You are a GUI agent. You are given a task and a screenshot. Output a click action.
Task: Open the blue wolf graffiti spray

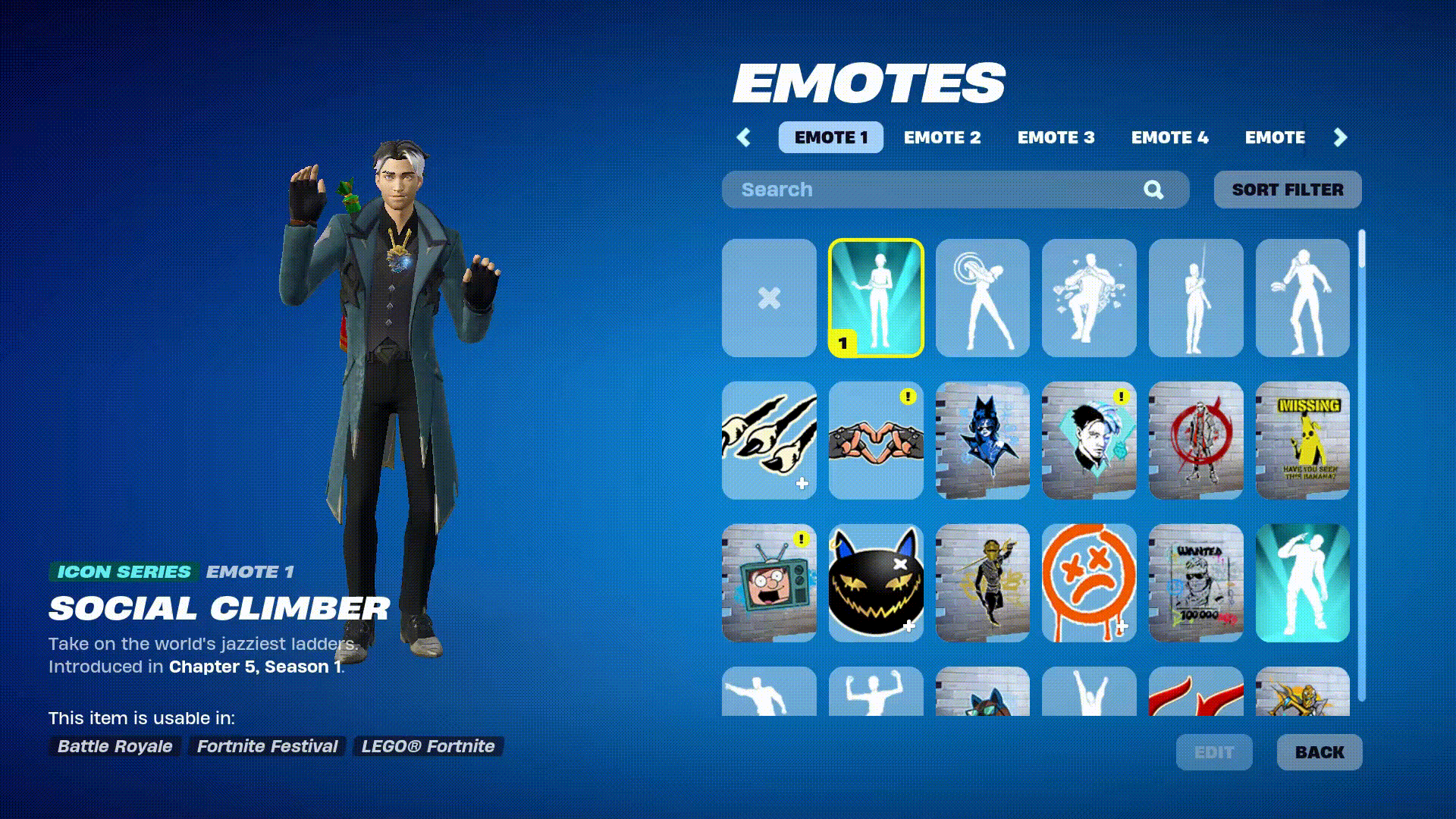coord(982,442)
